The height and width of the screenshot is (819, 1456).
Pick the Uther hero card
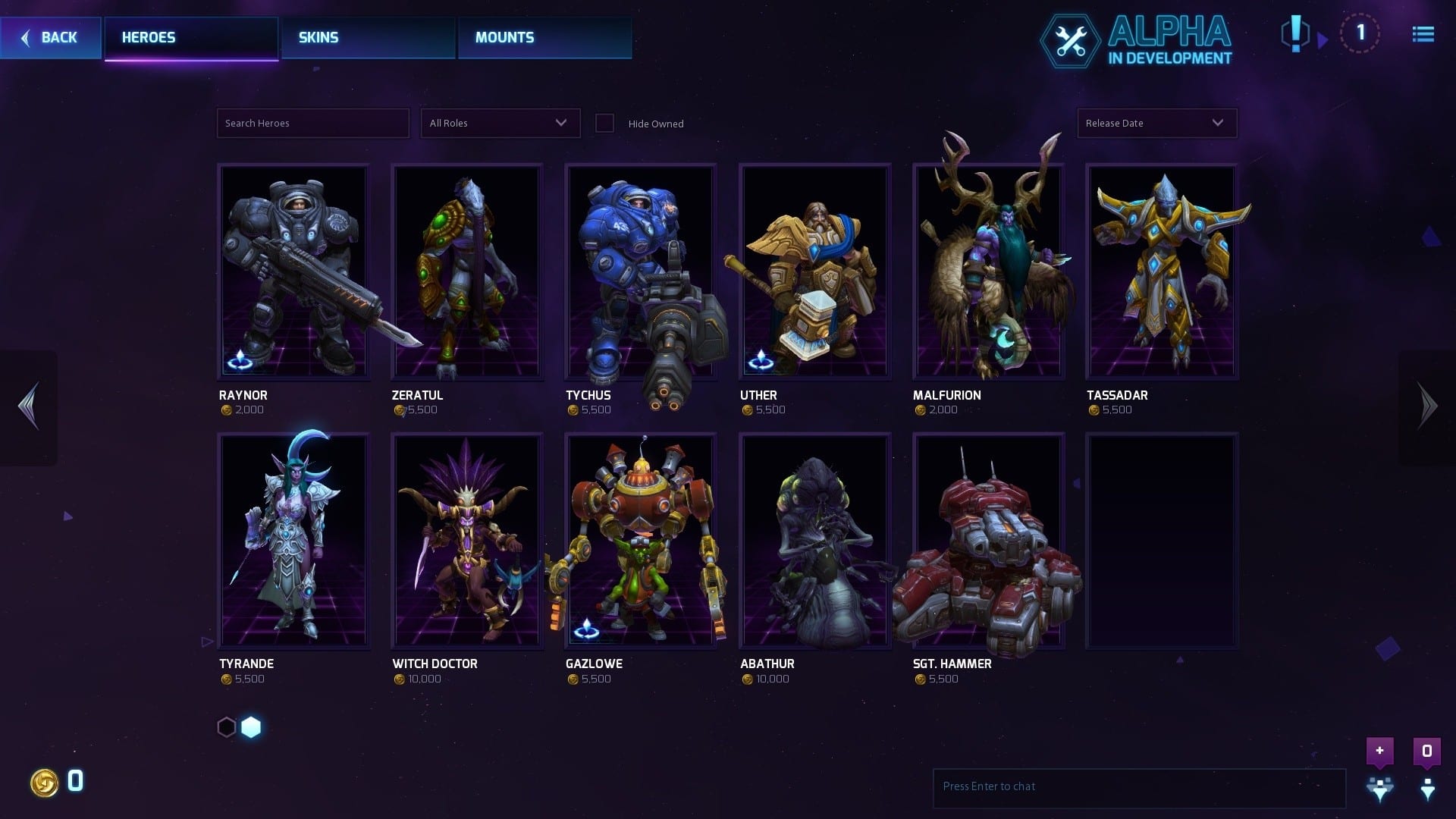(814, 271)
